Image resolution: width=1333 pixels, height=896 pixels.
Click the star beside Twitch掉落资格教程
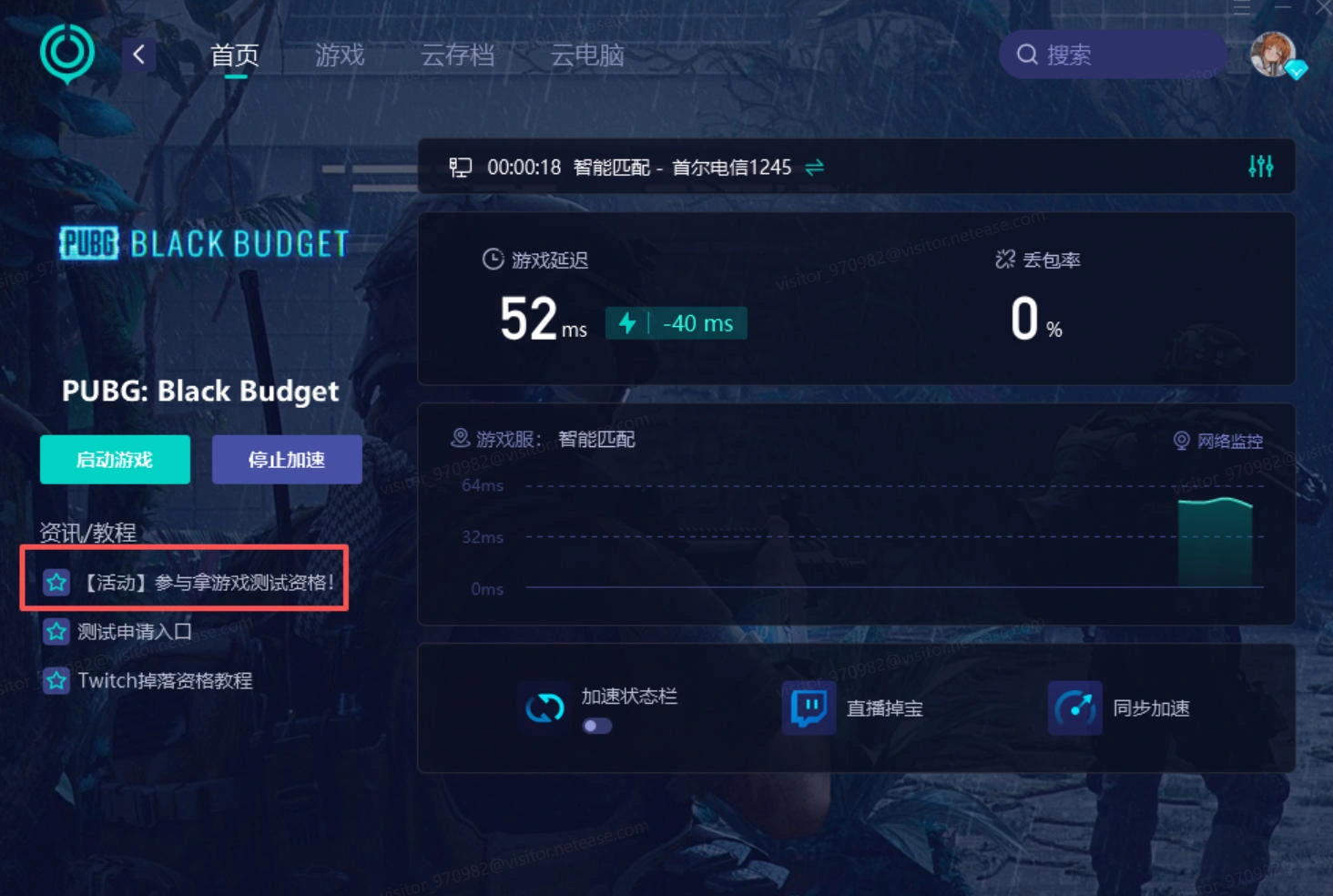click(x=56, y=680)
